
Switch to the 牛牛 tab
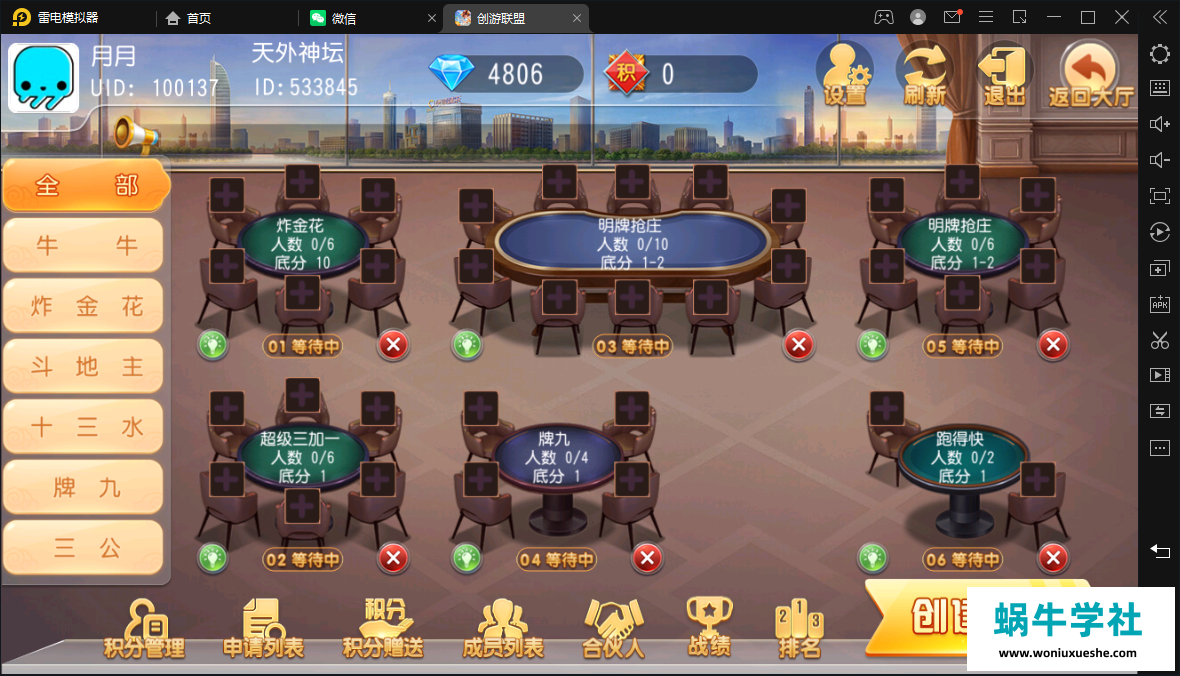point(85,246)
